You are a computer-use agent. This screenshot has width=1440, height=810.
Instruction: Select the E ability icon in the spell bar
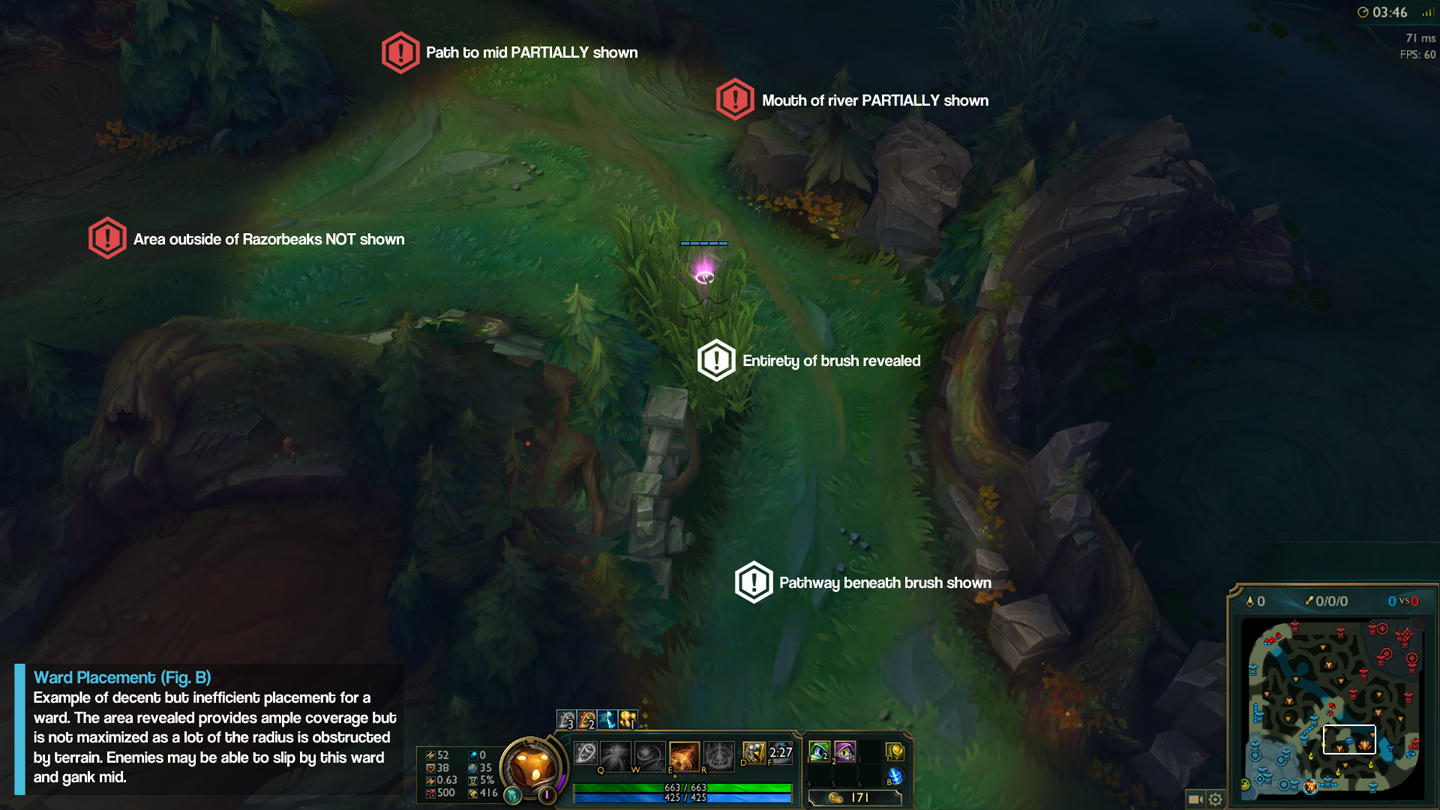tap(683, 755)
